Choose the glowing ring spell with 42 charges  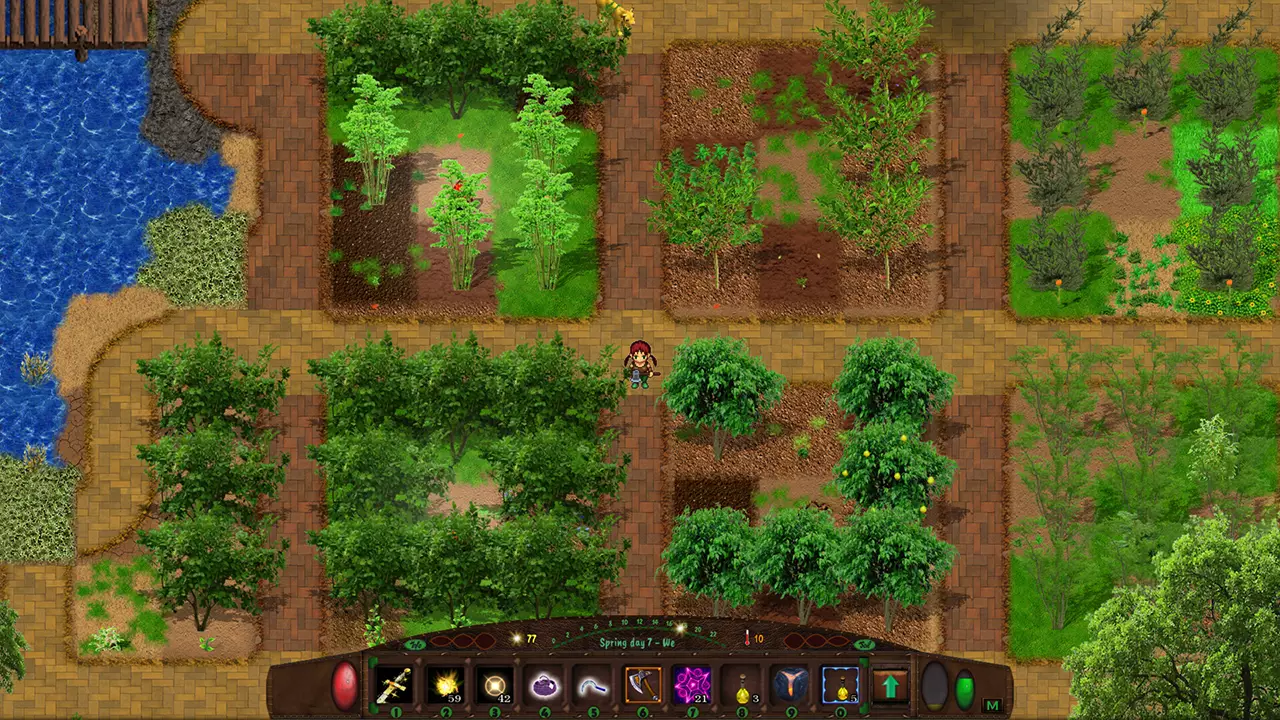493,686
